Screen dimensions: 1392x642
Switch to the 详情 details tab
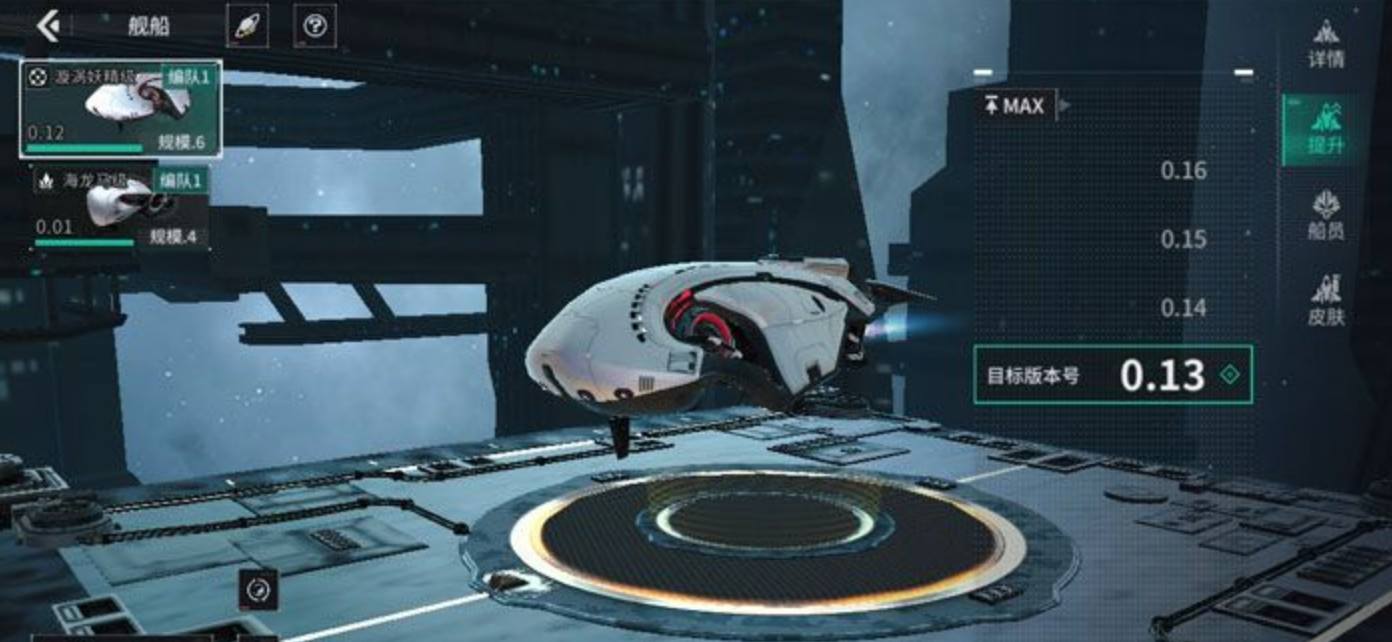[x=1326, y=44]
